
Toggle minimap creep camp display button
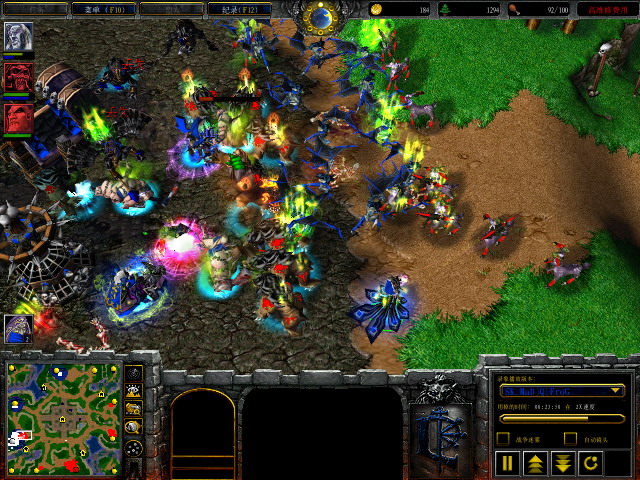click(x=134, y=428)
